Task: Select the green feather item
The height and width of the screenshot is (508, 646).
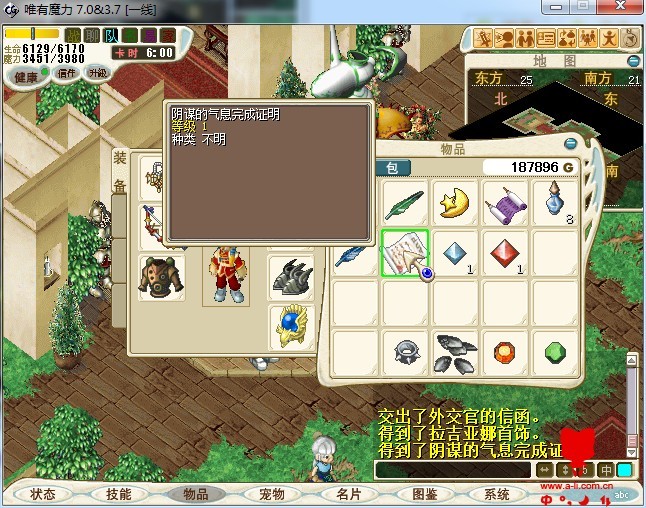Action: coord(405,203)
